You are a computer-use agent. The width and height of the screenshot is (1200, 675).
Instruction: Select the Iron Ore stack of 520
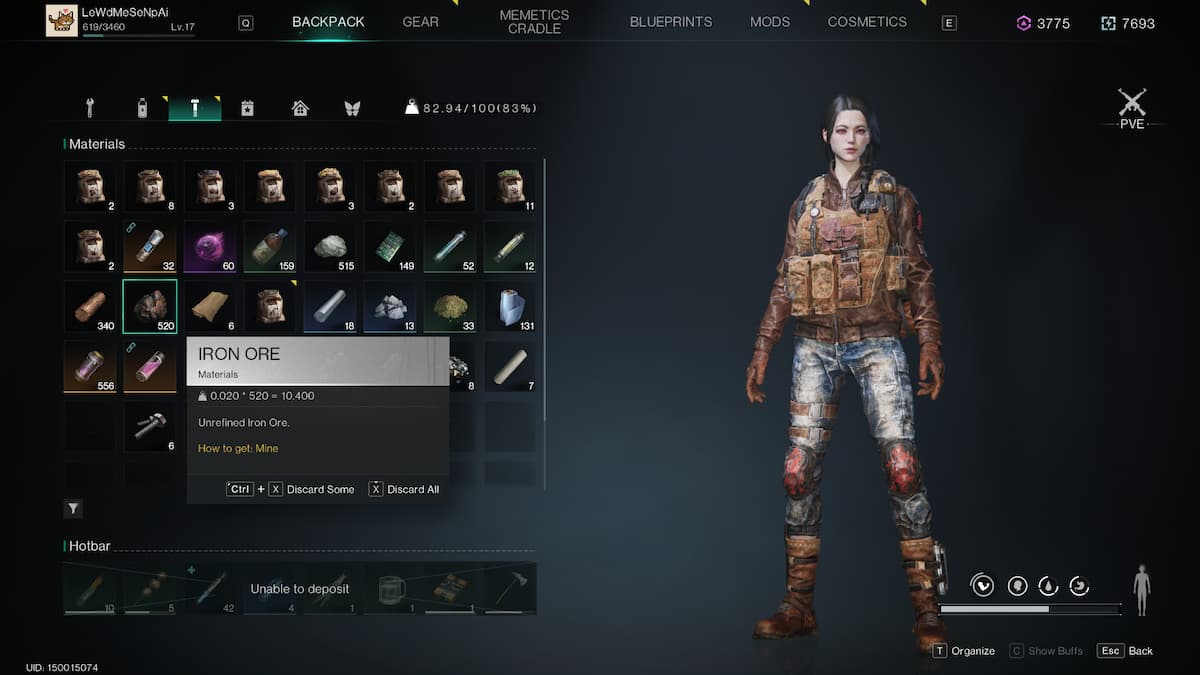pos(150,306)
